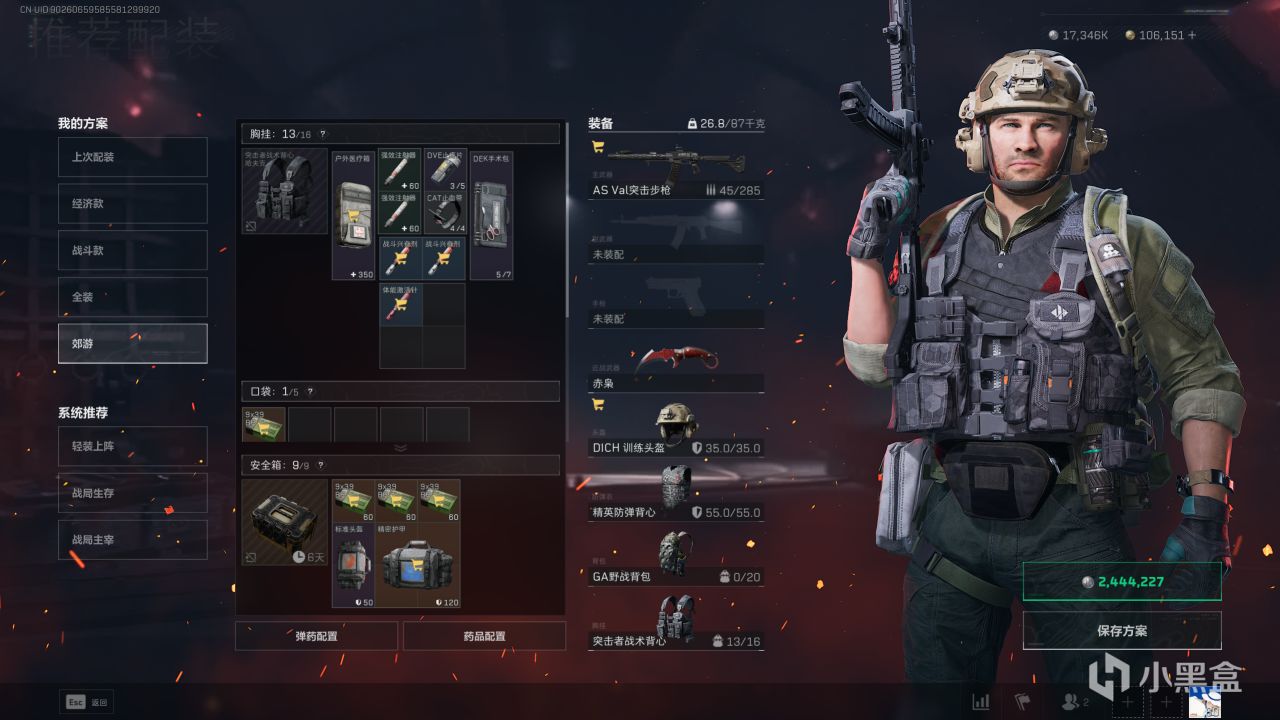Select the 郊游 loadout preset

pos(132,343)
